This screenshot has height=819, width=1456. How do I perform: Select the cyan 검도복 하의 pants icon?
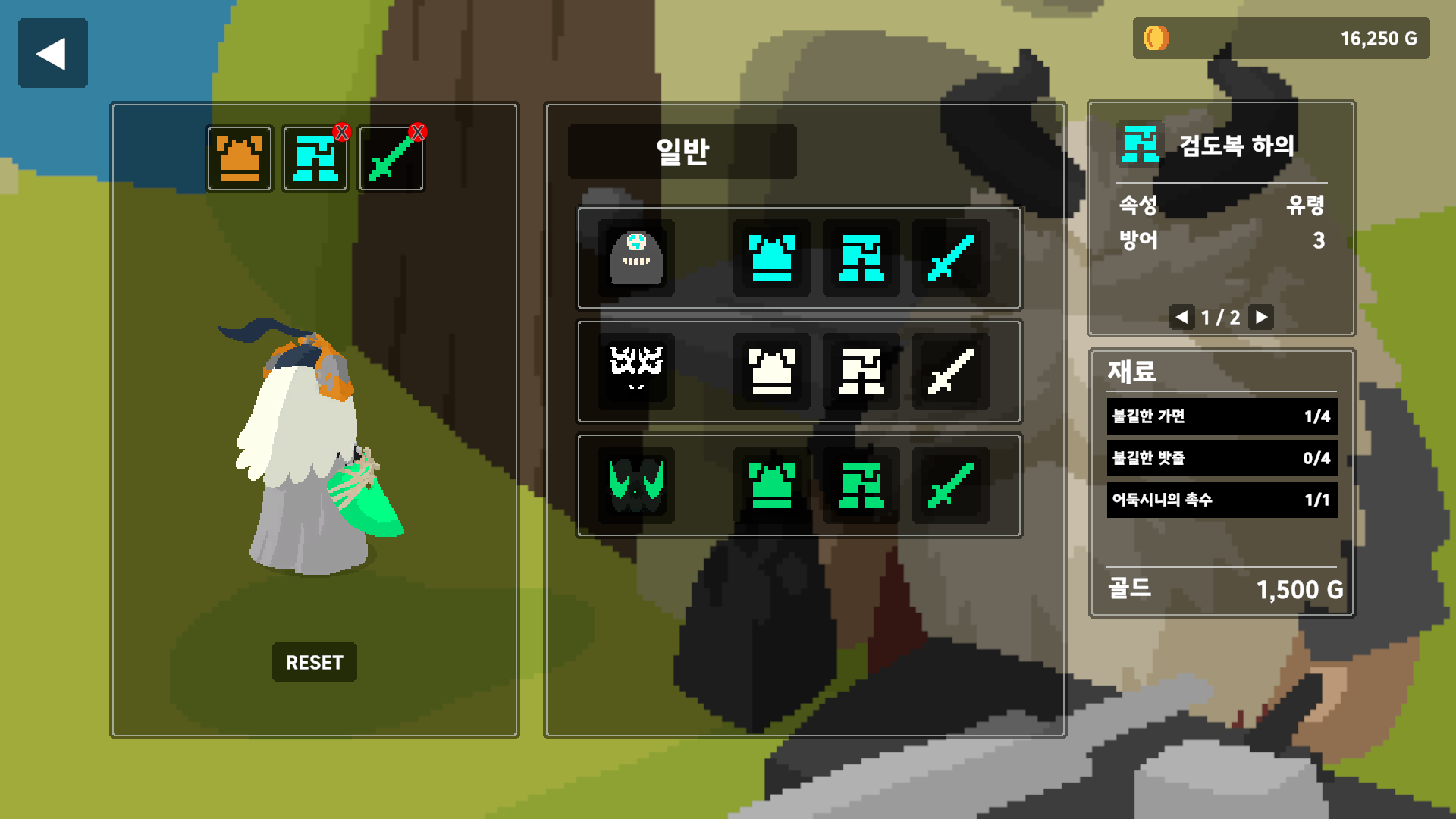(x=861, y=259)
